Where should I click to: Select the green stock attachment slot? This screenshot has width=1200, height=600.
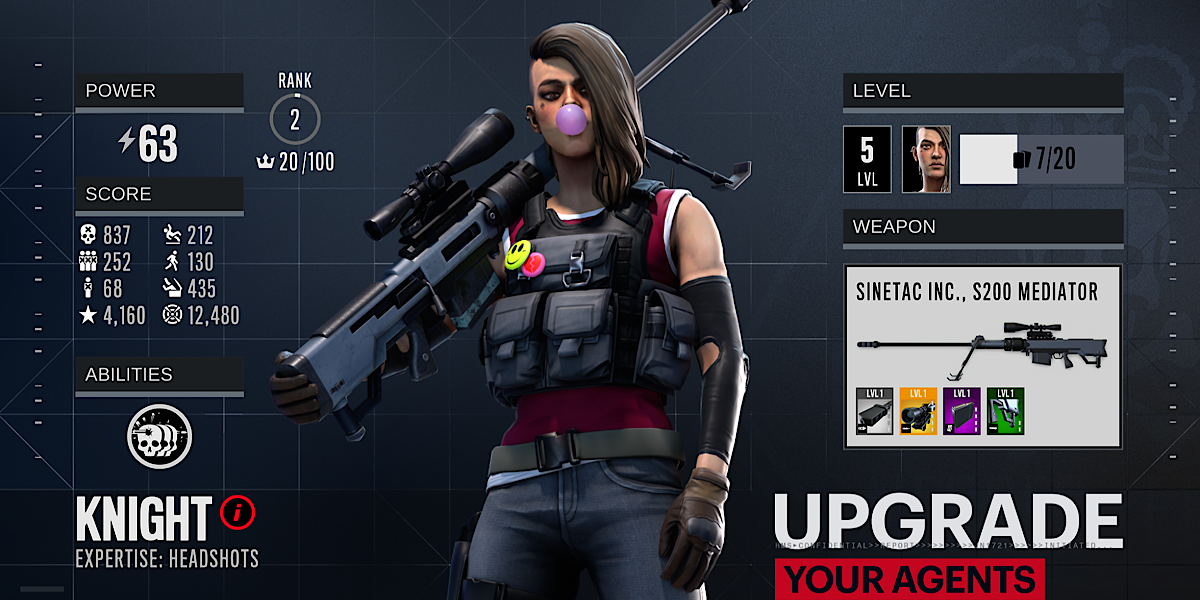(x=1005, y=412)
